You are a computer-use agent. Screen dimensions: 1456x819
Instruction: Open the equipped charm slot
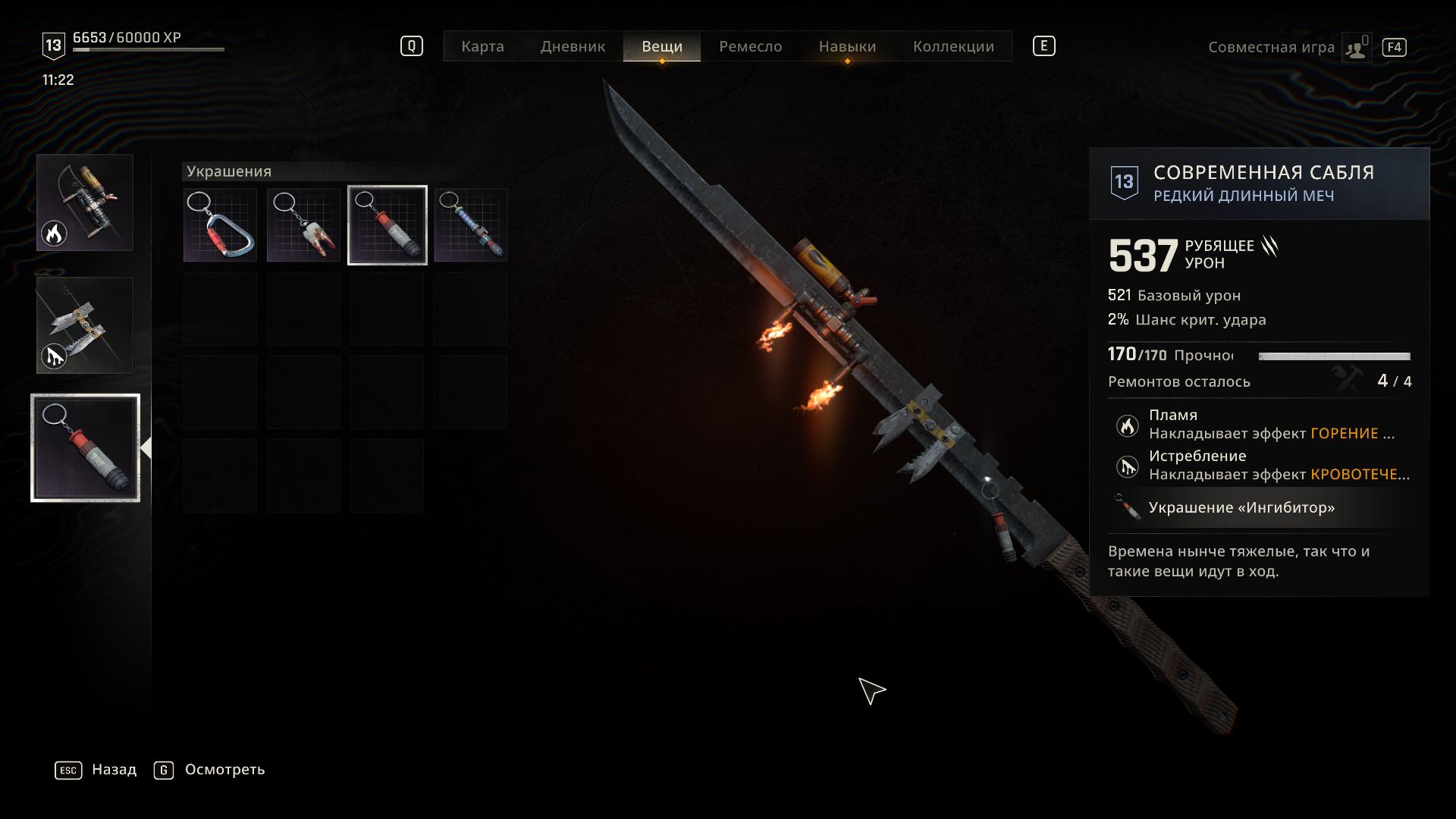85,447
